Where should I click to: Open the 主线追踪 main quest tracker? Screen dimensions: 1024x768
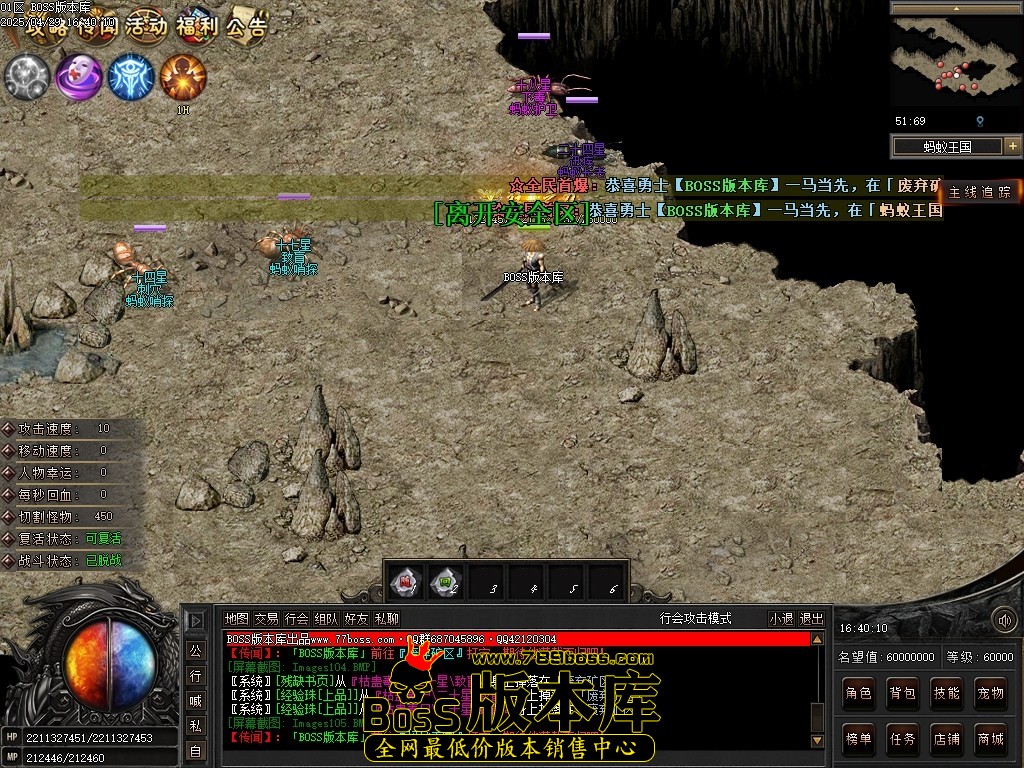coord(981,192)
